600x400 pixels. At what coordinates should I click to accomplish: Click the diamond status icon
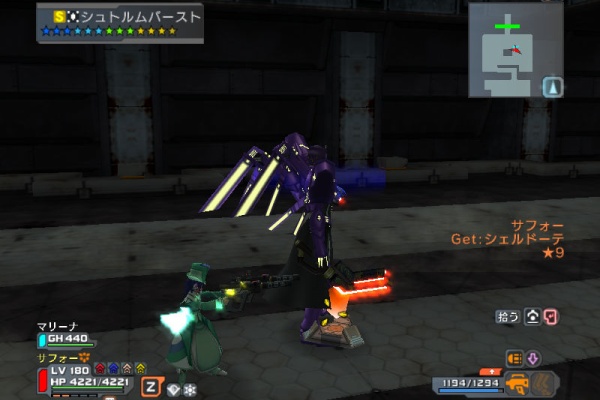[173, 389]
